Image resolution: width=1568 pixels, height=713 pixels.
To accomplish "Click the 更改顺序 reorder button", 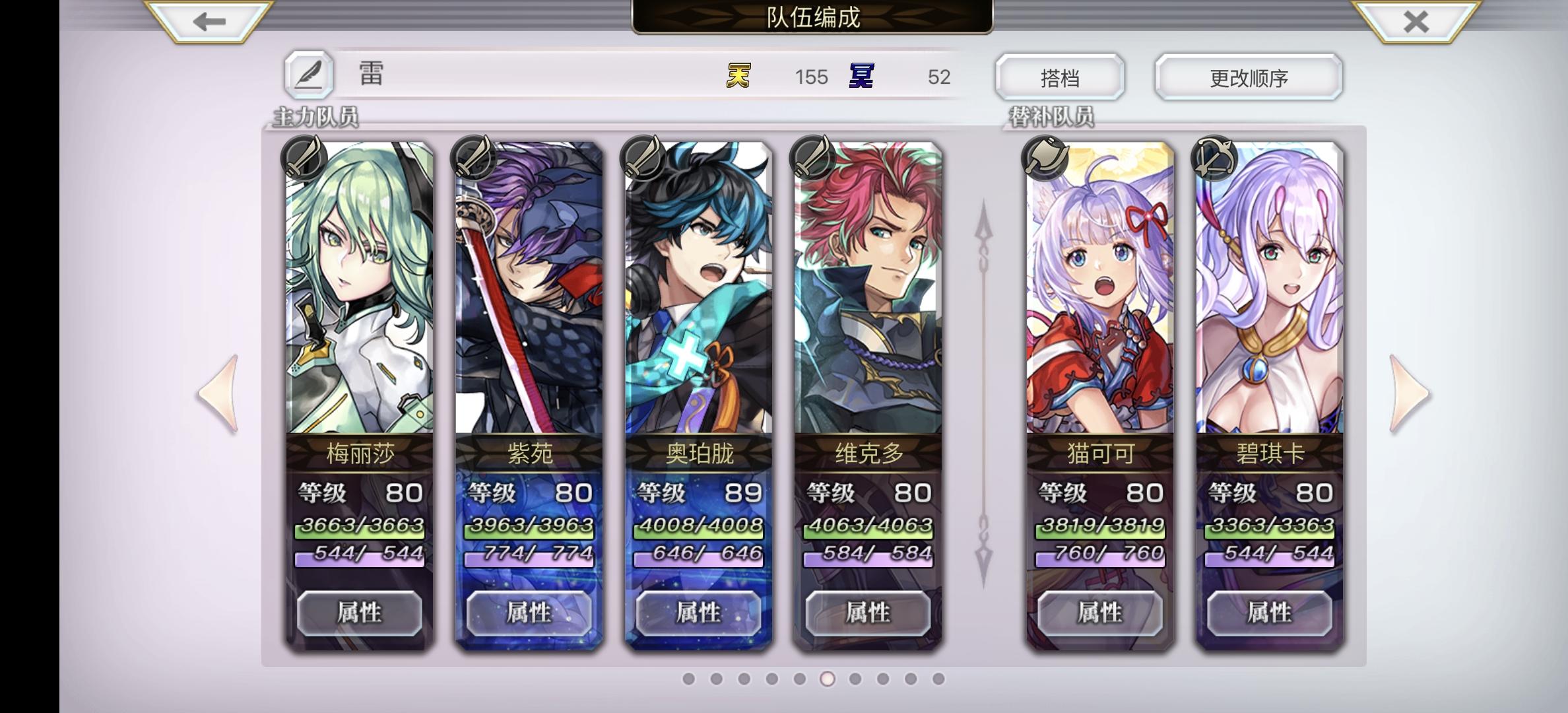I will [x=1247, y=76].
